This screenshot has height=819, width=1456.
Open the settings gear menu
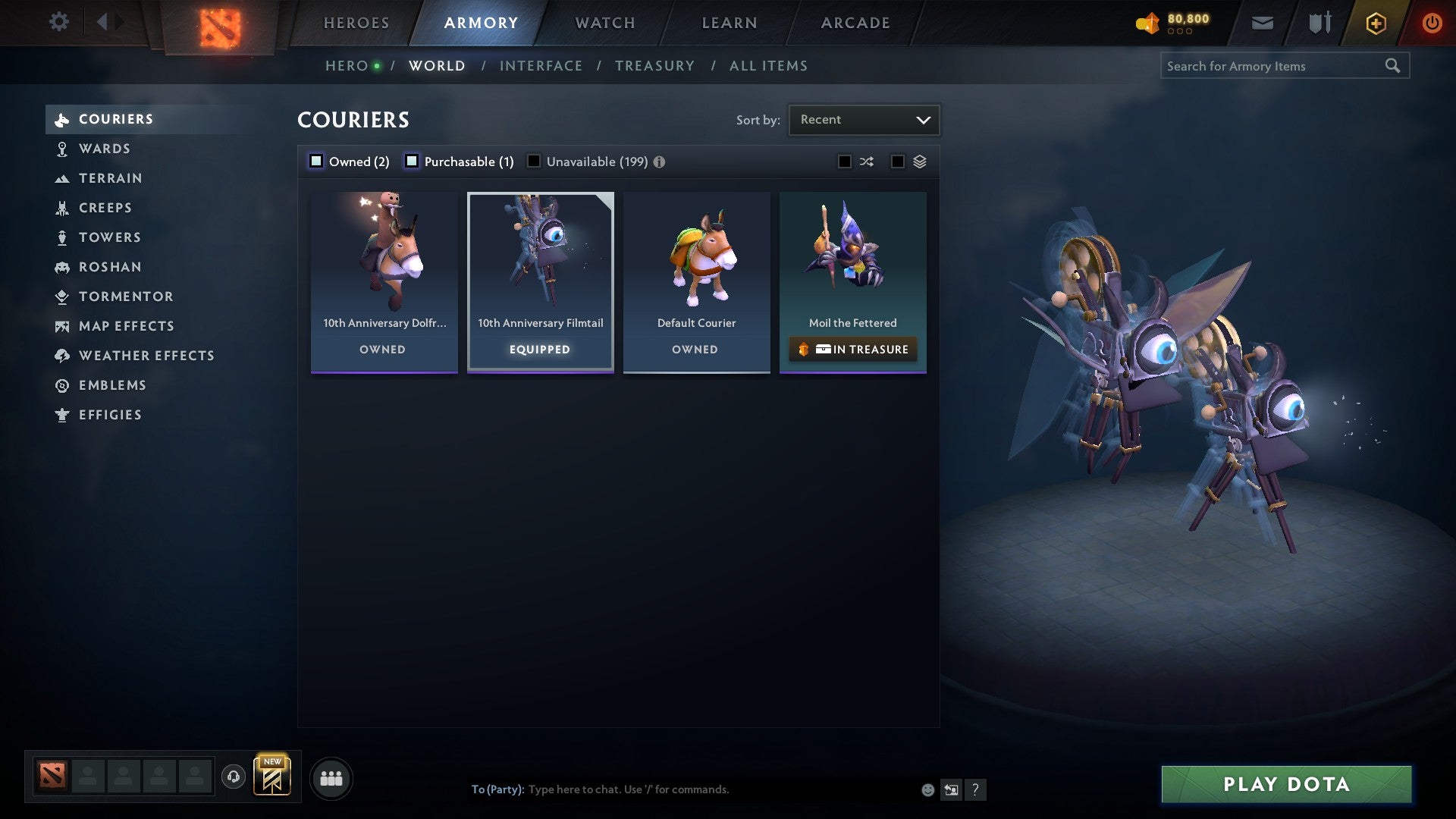tap(58, 22)
